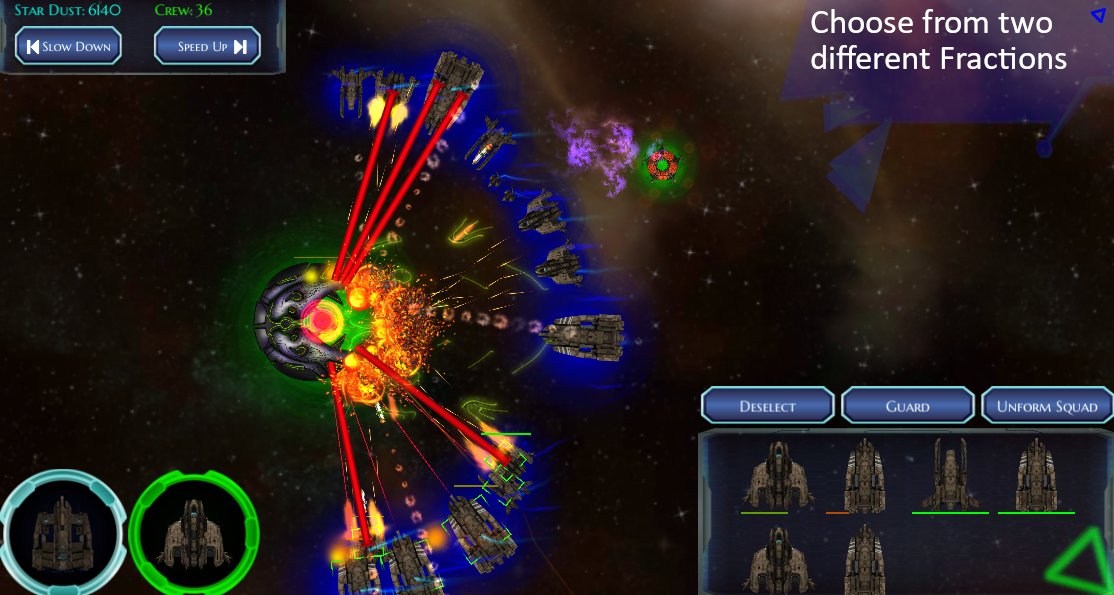1114x595 pixels.
Task: Pick the squad ship with orange health bar
Action: pos(861,476)
